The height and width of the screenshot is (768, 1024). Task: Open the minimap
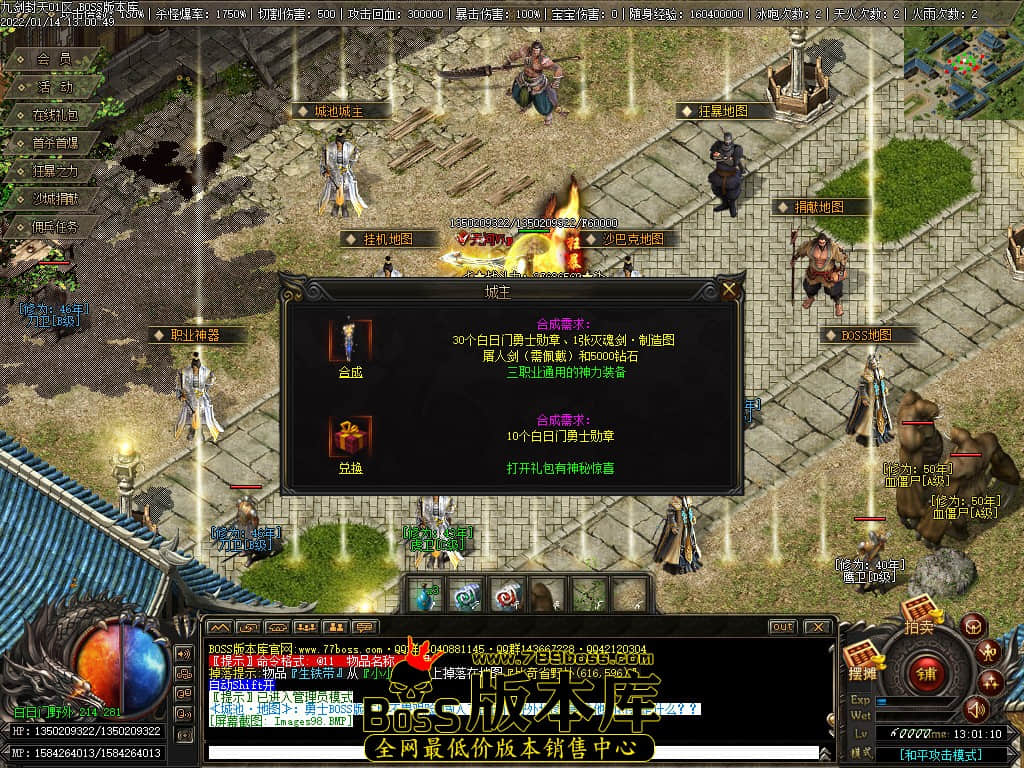pyautogui.click(x=963, y=60)
